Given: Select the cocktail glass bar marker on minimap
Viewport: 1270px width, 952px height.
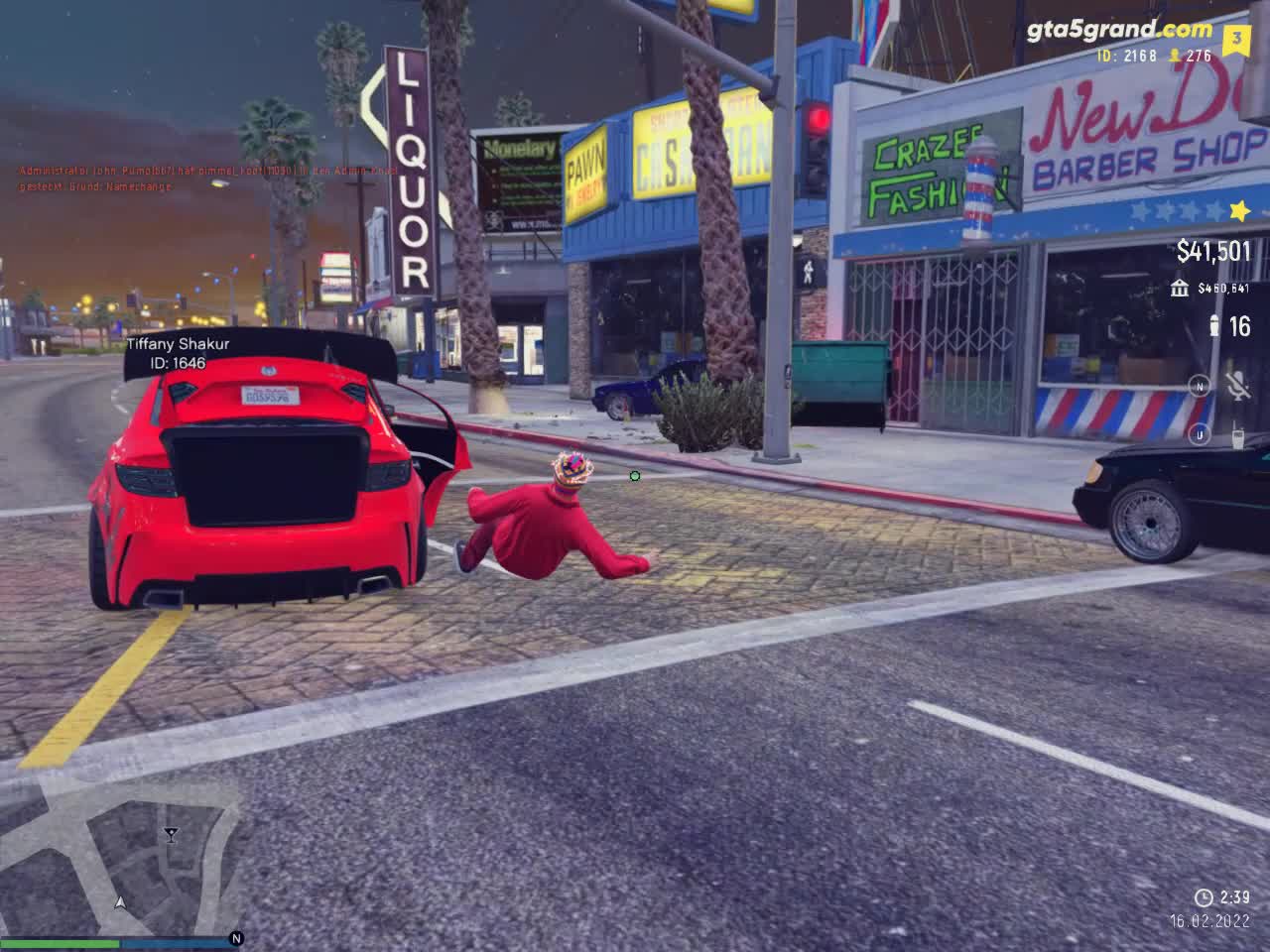Looking at the screenshot, I should (171, 834).
